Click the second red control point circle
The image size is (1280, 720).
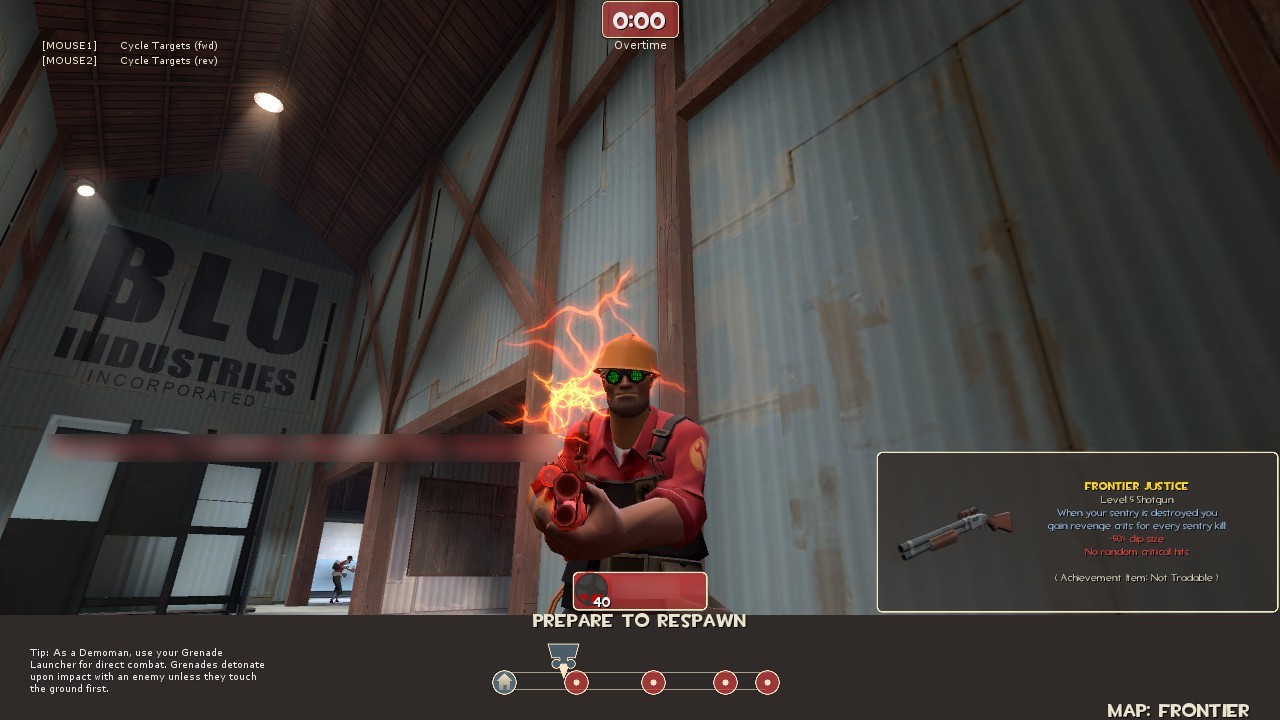point(653,682)
